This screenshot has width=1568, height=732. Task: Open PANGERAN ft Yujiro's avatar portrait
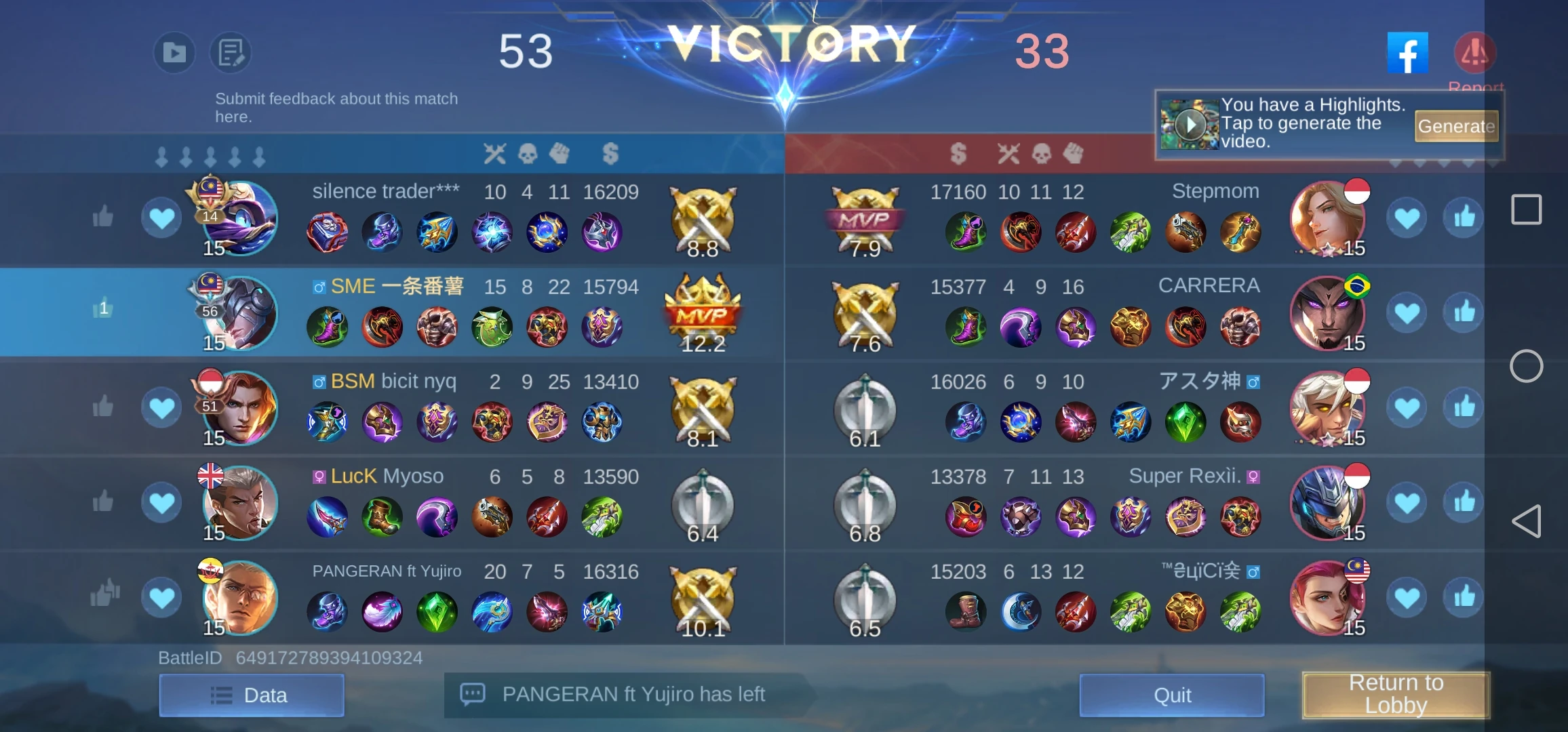[241, 598]
